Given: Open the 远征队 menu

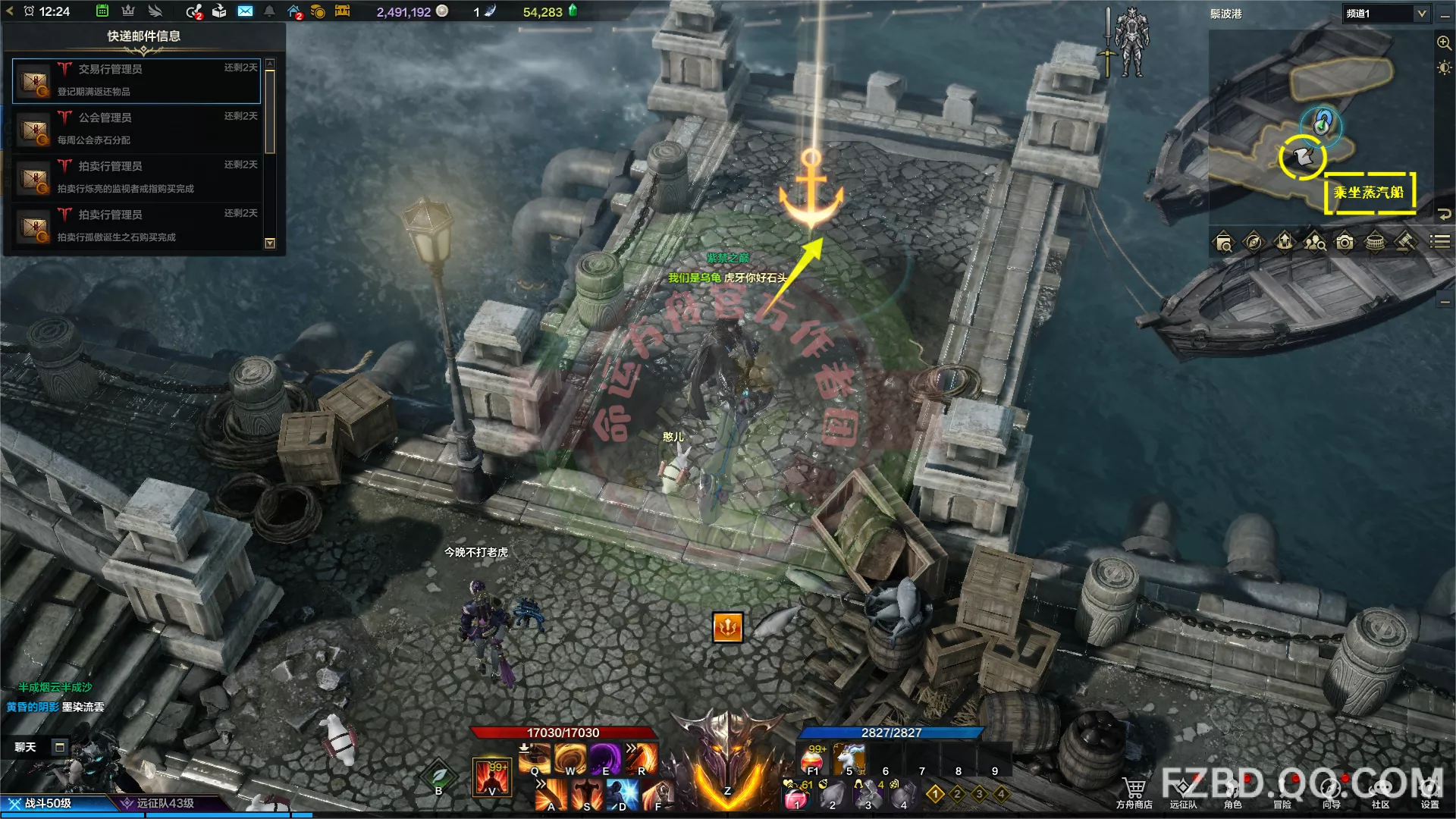Looking at the screenshot, I should click(1183, 792).
